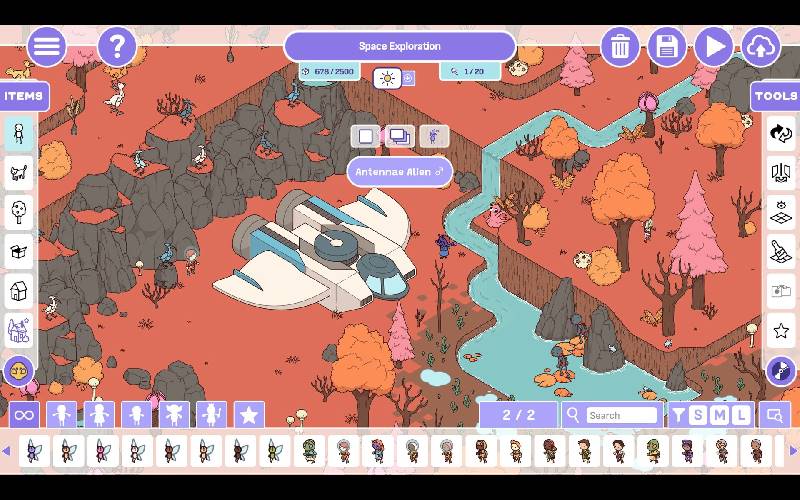Viewport: 800px width, 500px height.
Task: Select the people category in Items panel
Action: click(19, 132)
